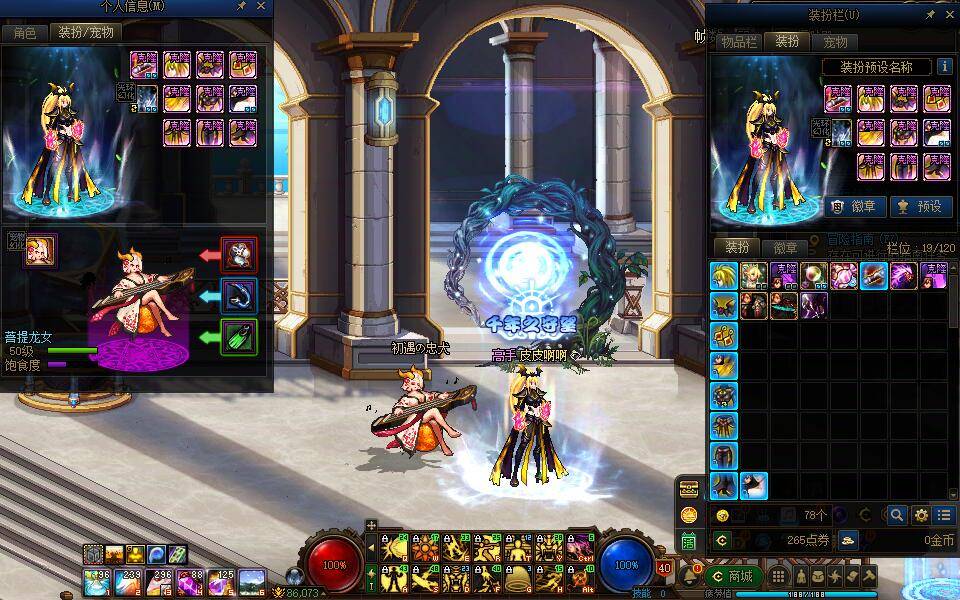This screenshot has height=600, width=960.
Task: Close the 个人信息 character info window
Action: pos(262,6)
